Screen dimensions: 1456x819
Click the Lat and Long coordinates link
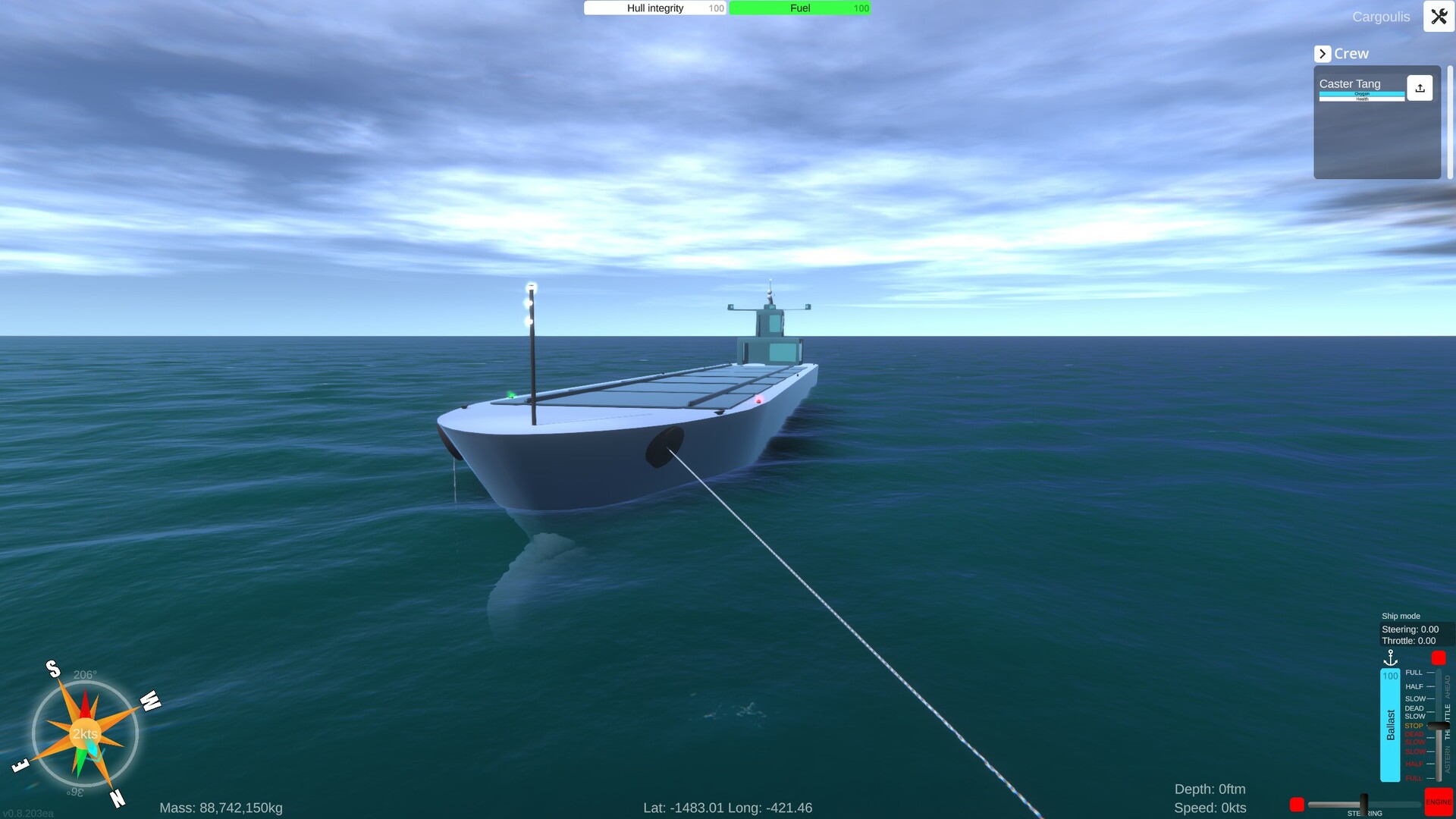click(x=727, y=808)
